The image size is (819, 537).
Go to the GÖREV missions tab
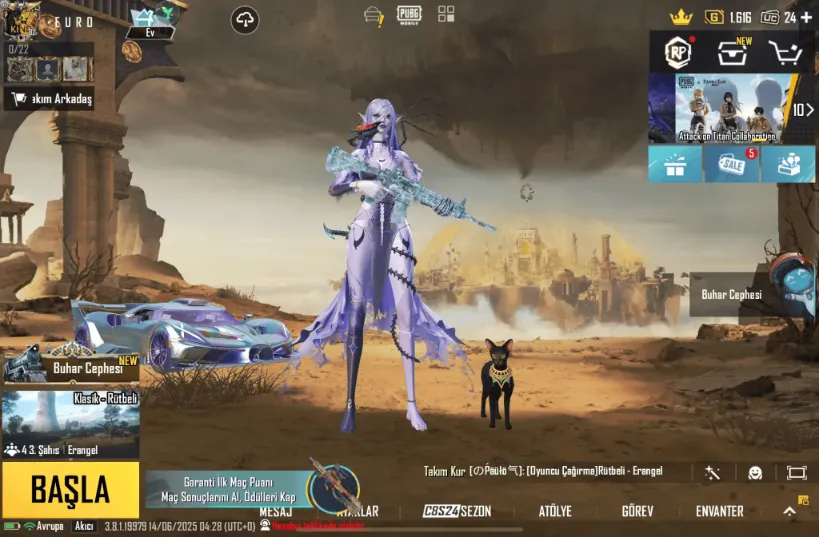tap(637, 511)
